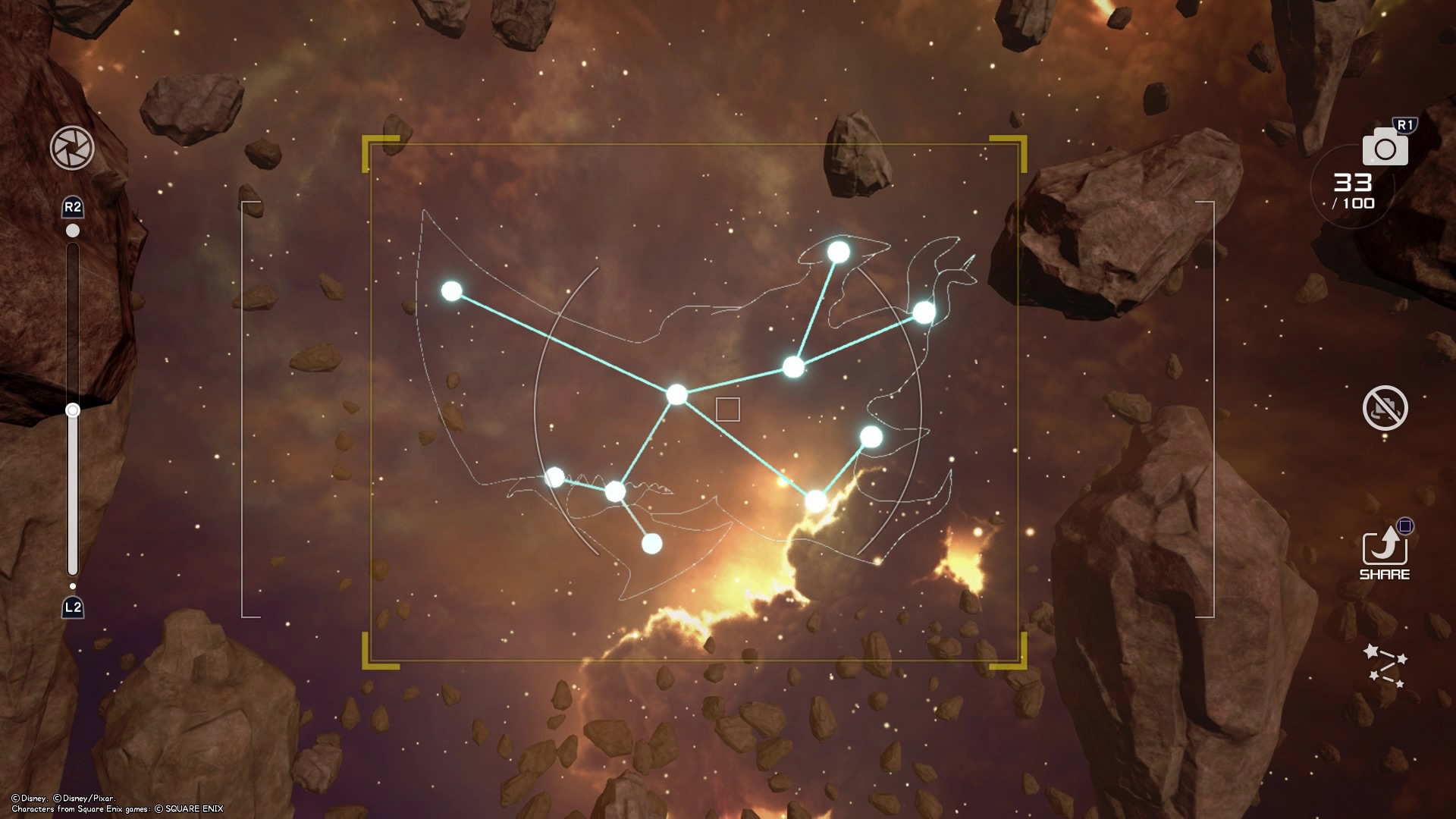Click the topmost glowing constellation star
Viewport: 1456px width, 819px height.
(837, 252)
